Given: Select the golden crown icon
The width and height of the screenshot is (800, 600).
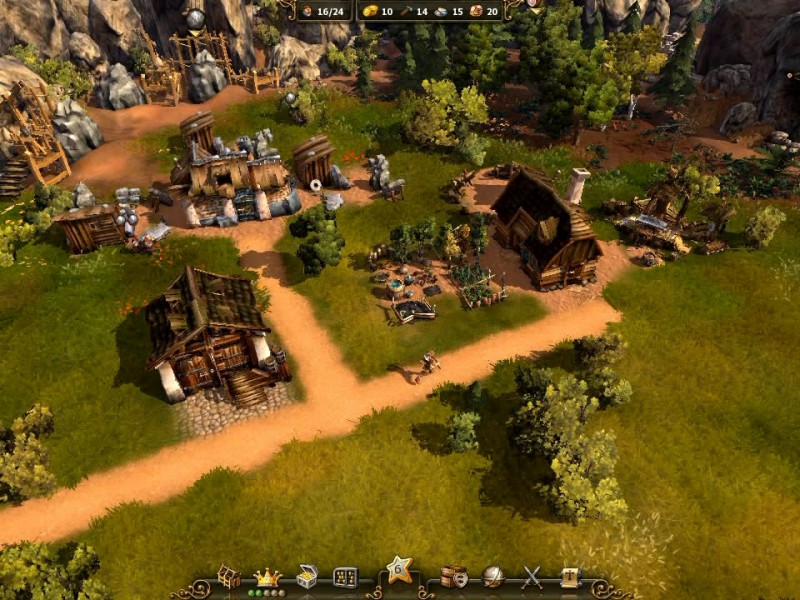Looking at the screenshot, I should pos(267,576).
